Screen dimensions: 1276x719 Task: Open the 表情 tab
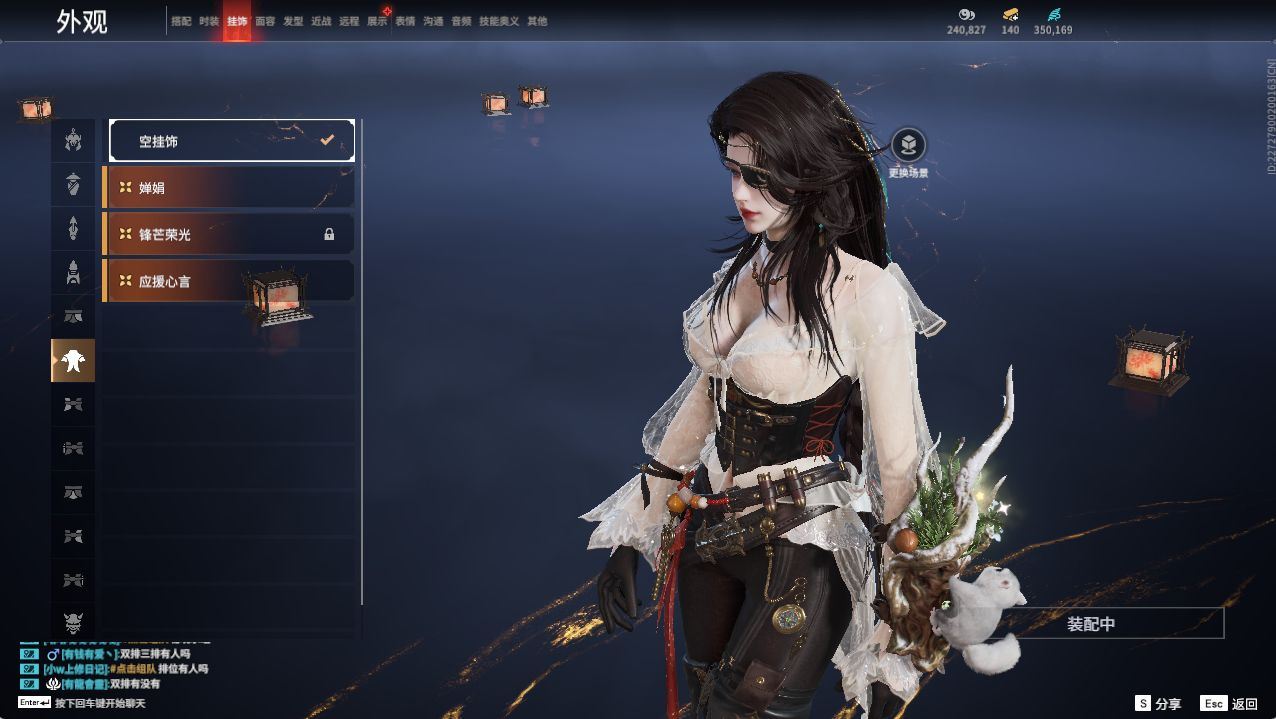click(405, 21)
